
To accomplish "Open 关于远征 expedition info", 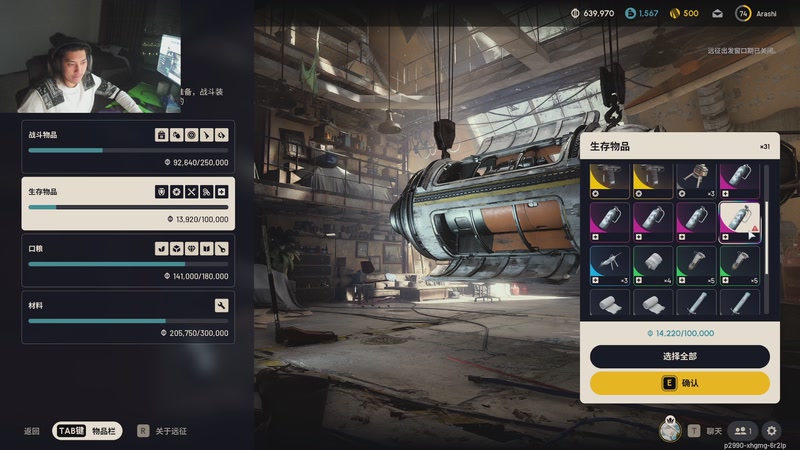I will 162,431.
